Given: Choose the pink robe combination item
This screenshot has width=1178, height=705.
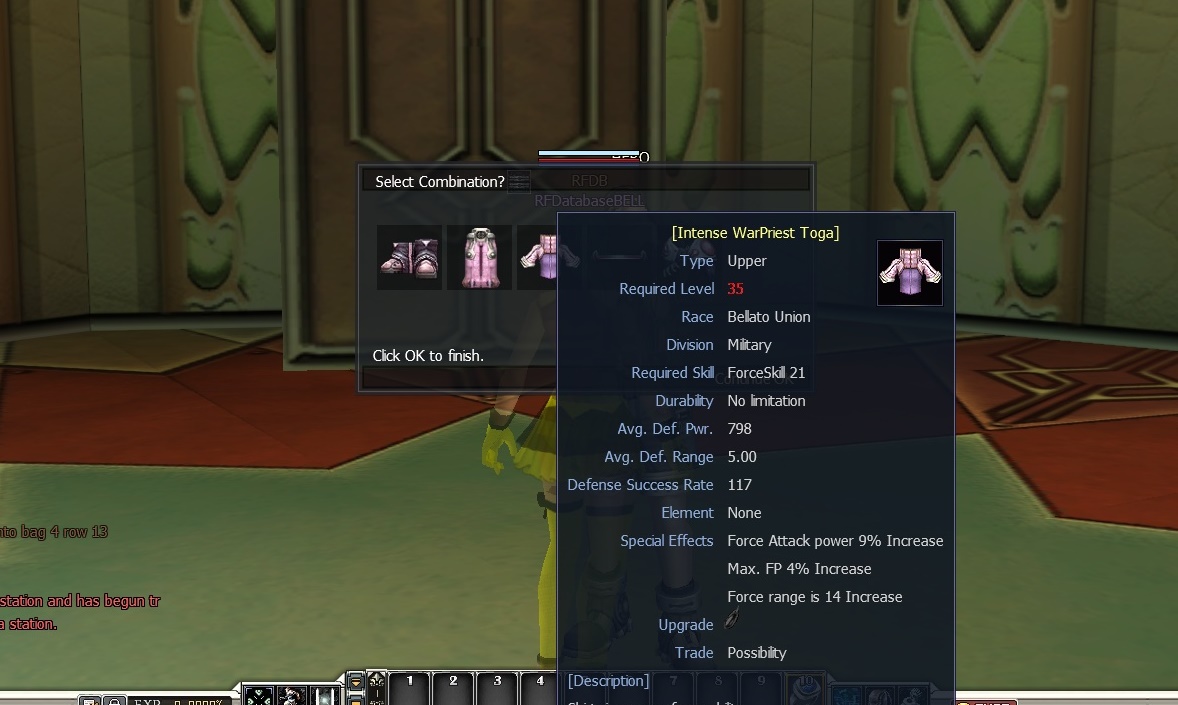Looking at the screenshot, I should [479, 257].
